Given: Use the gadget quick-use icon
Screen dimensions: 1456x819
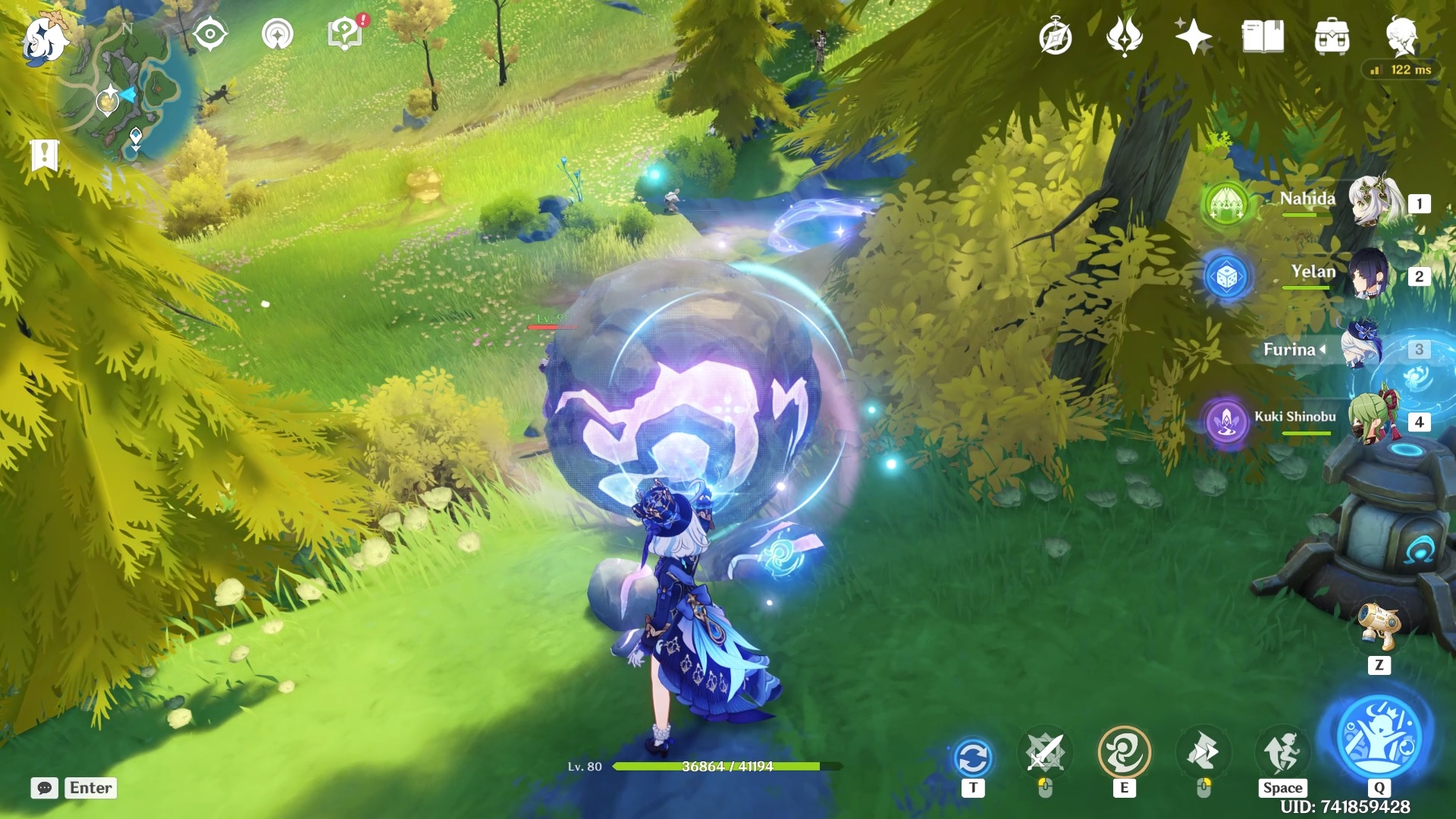Looking at the screenshot, I should (1378, 626).
